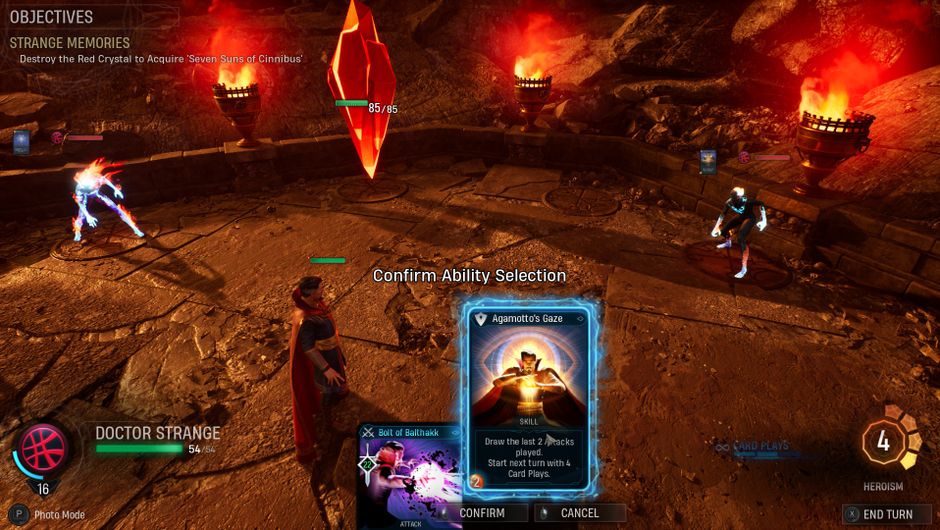Open Photo Mode

click(50, 515)
